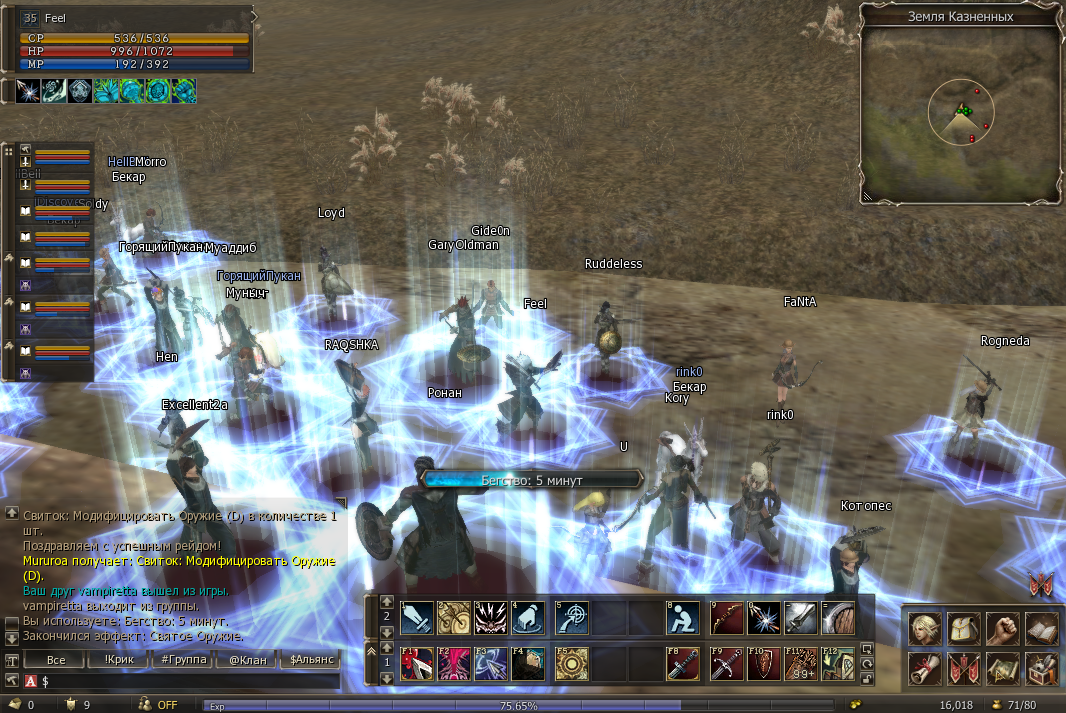This screenshot has height=713, width=1066.
Task: Open the skills book icon
Action: point(1041,628)
